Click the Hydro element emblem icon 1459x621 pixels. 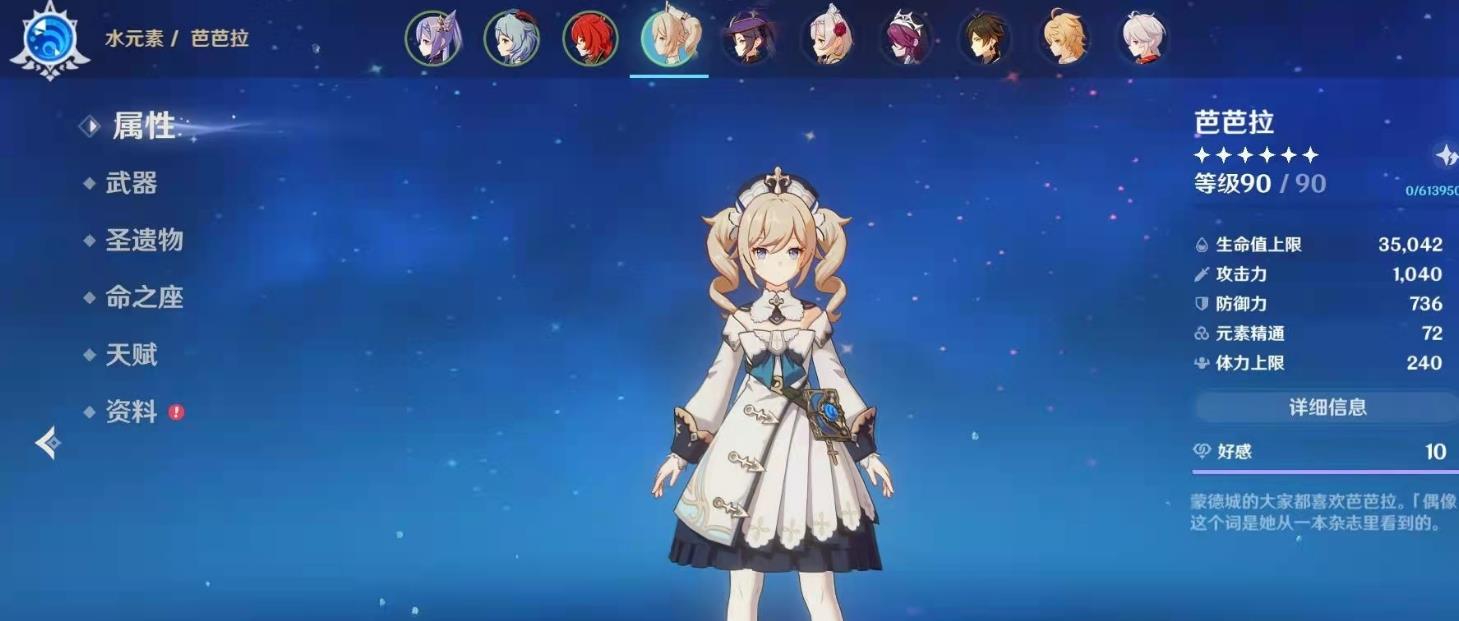pos(49,40)
